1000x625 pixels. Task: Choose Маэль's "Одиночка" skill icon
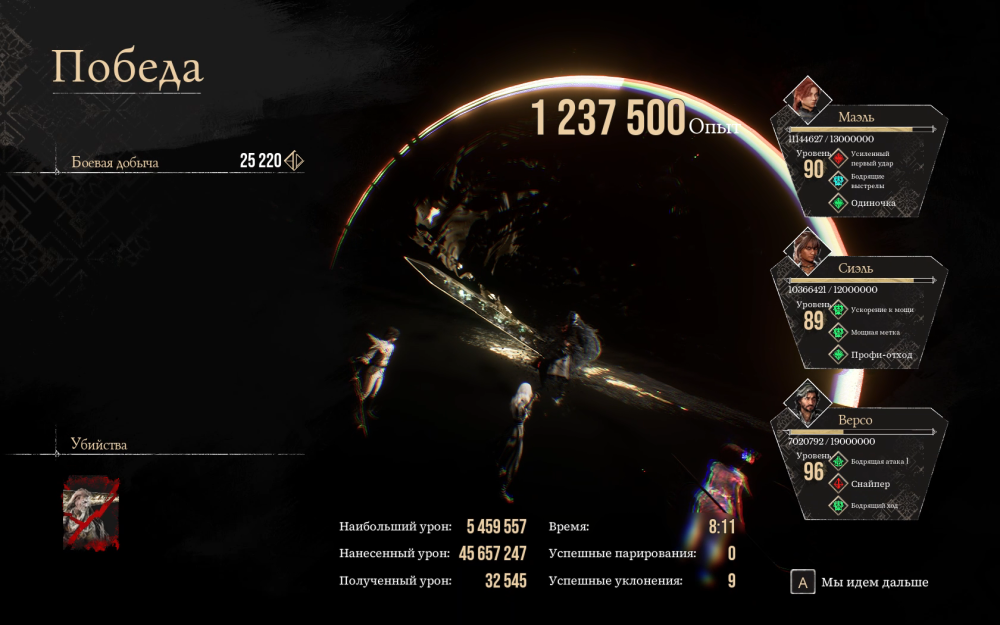coord(838,203)
